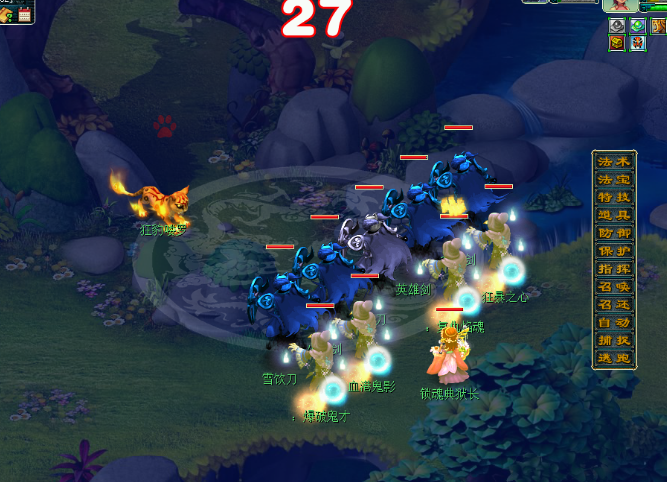Click the green orb status icon
This screenshot has height=482, width=667.
[x=637, y=25]
